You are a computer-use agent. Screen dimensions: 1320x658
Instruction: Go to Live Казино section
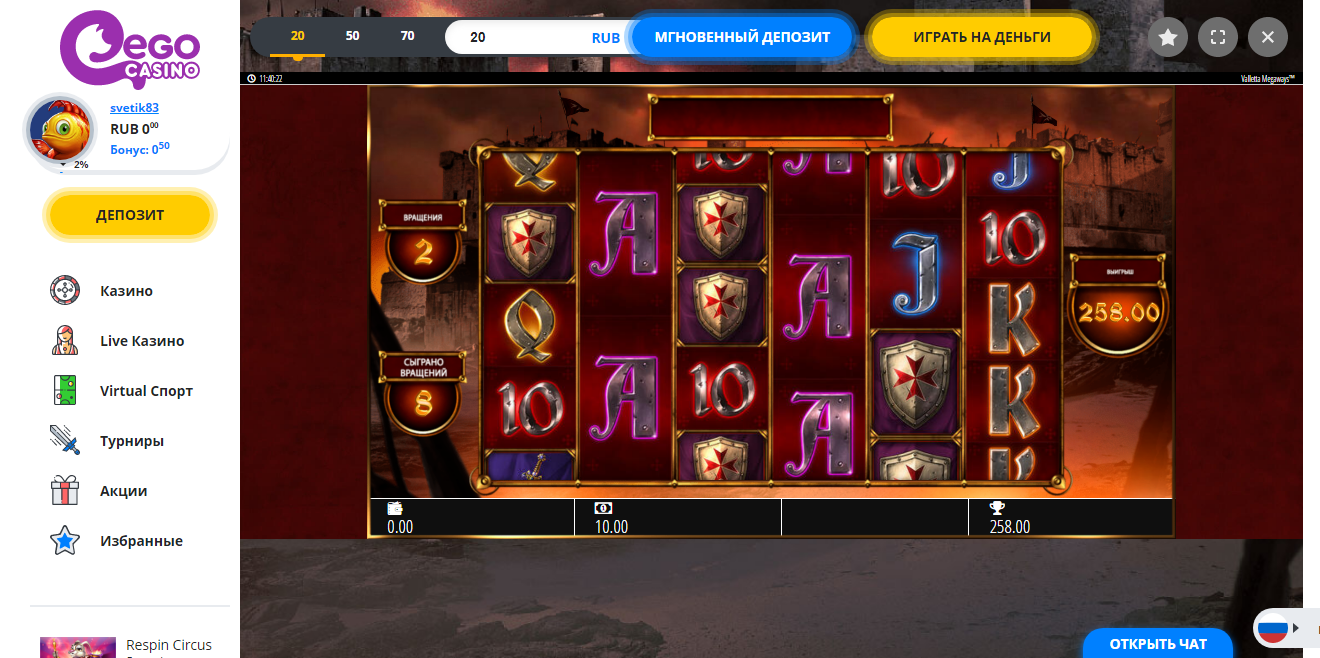142,341
